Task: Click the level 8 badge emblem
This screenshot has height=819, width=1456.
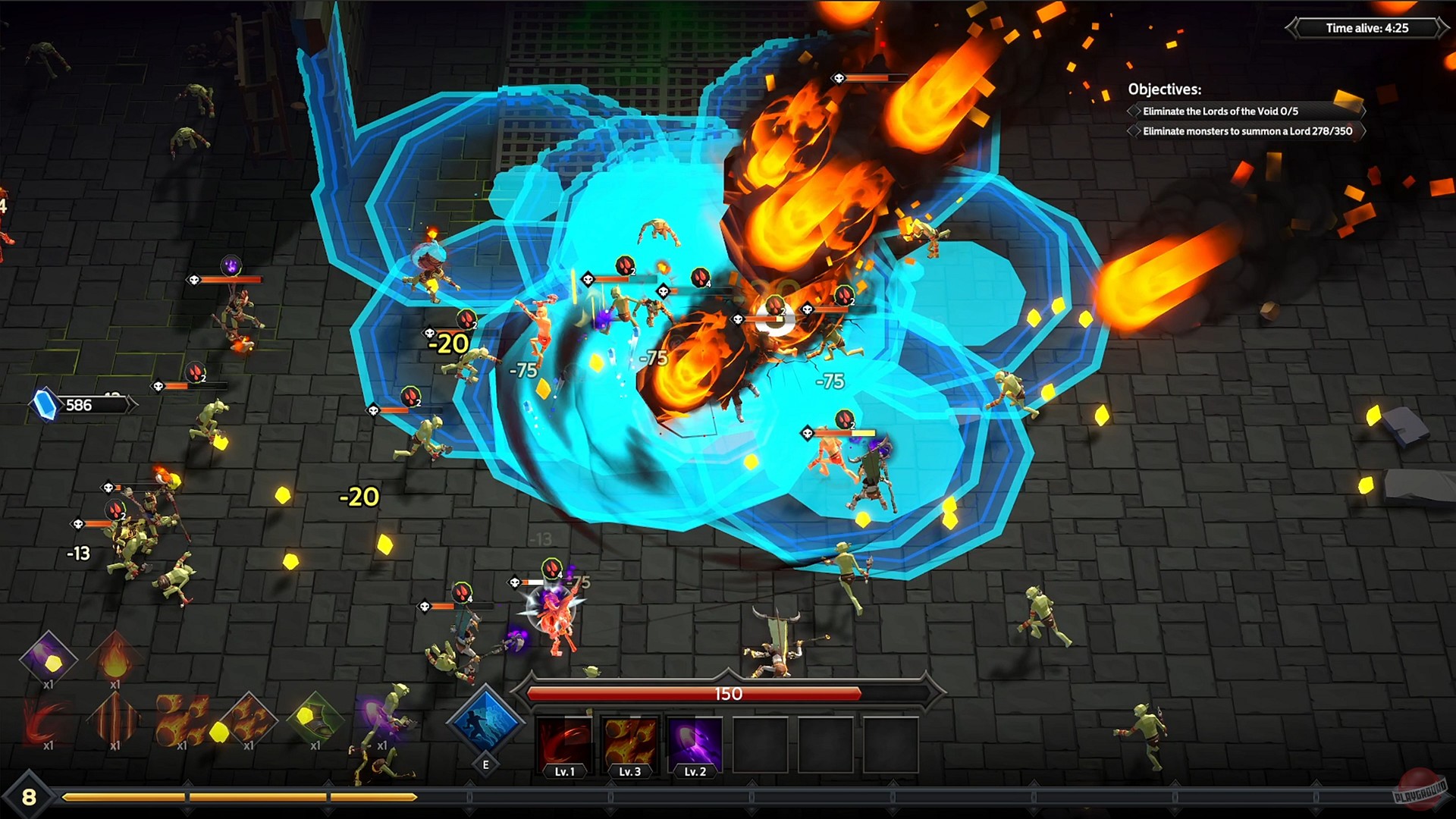Action: tap(29, 797)
